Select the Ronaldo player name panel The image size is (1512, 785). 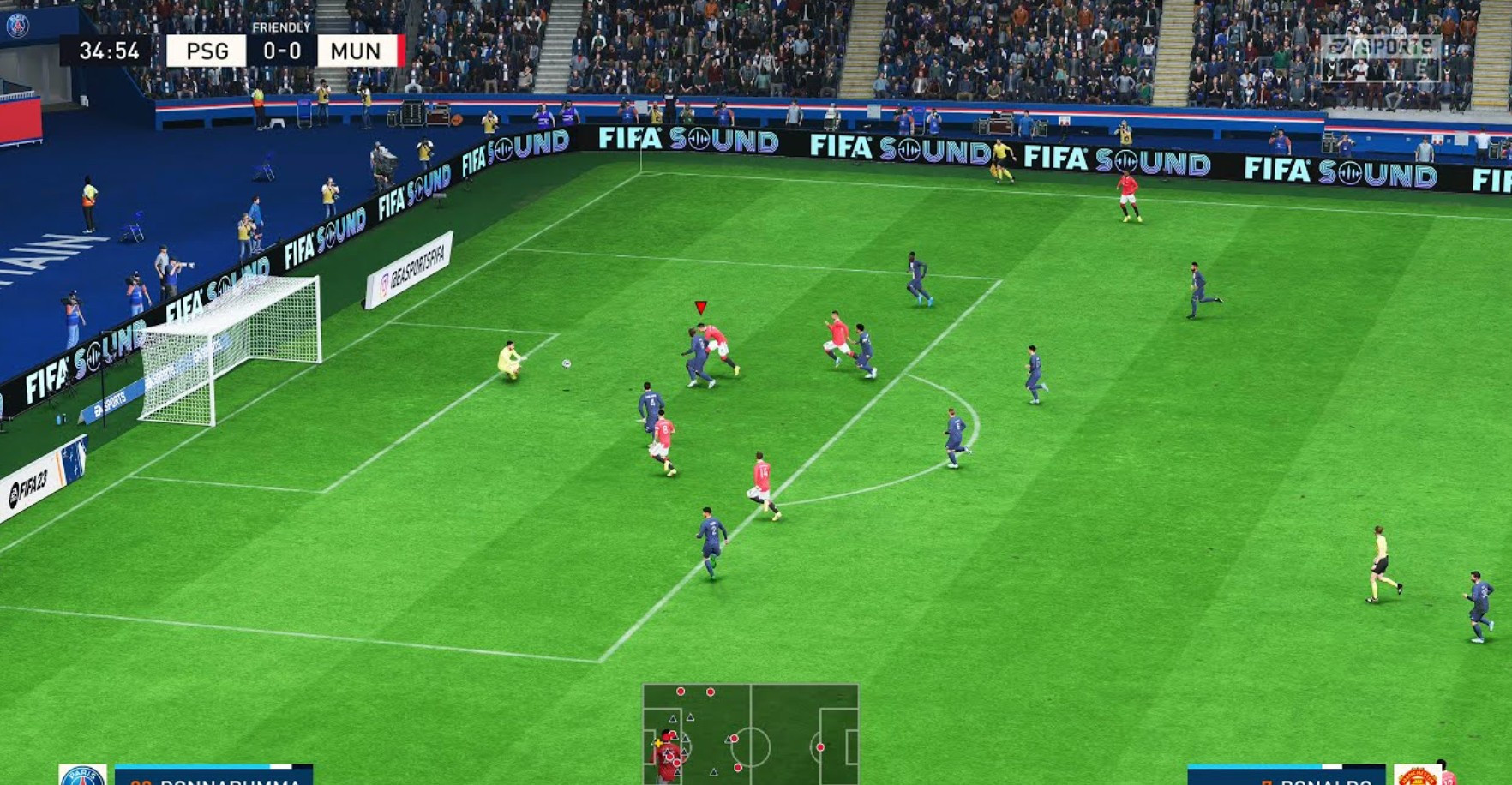[x=1286, y=776]
